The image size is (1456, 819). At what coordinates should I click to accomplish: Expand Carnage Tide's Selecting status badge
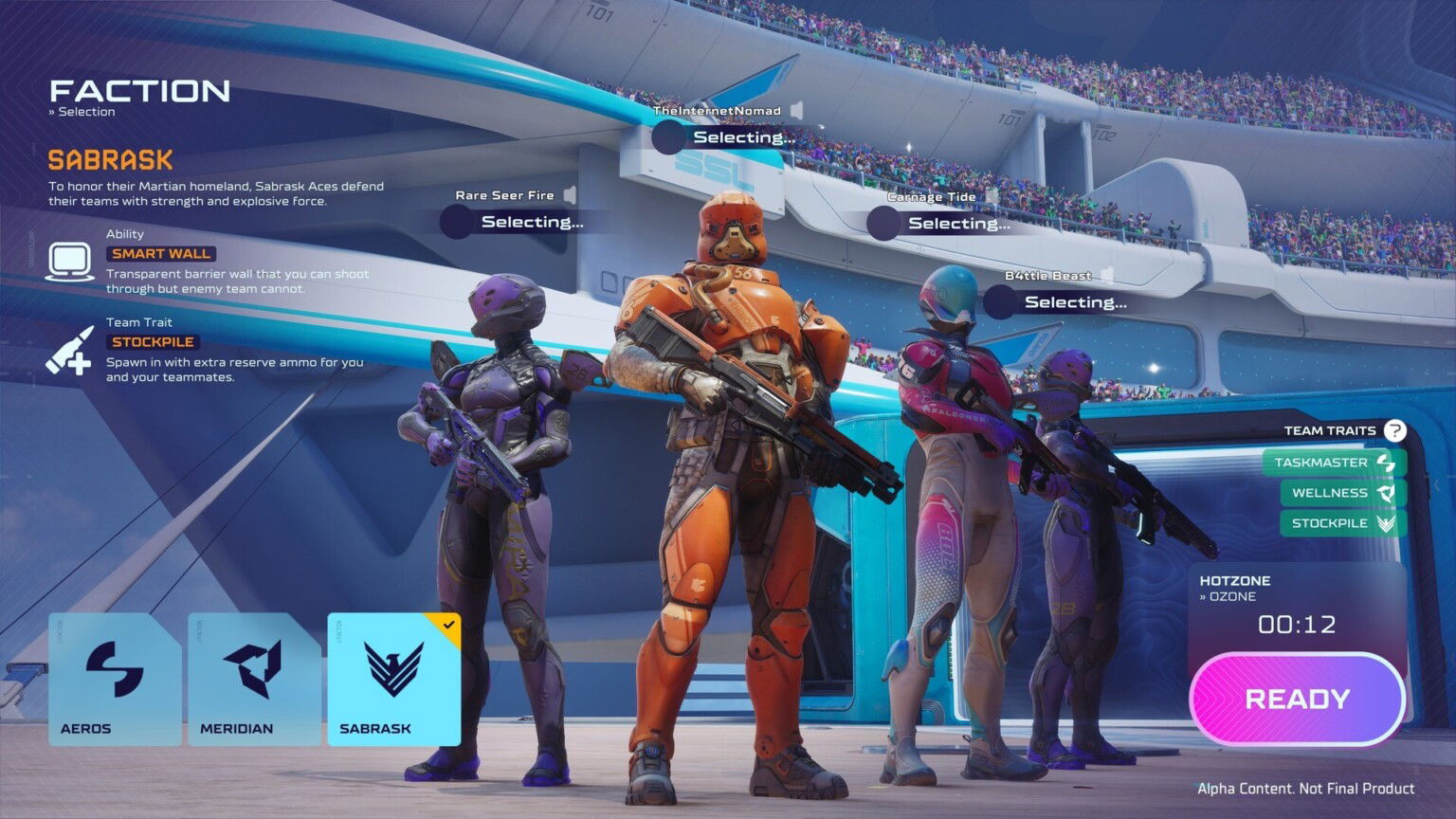point(958,224)
